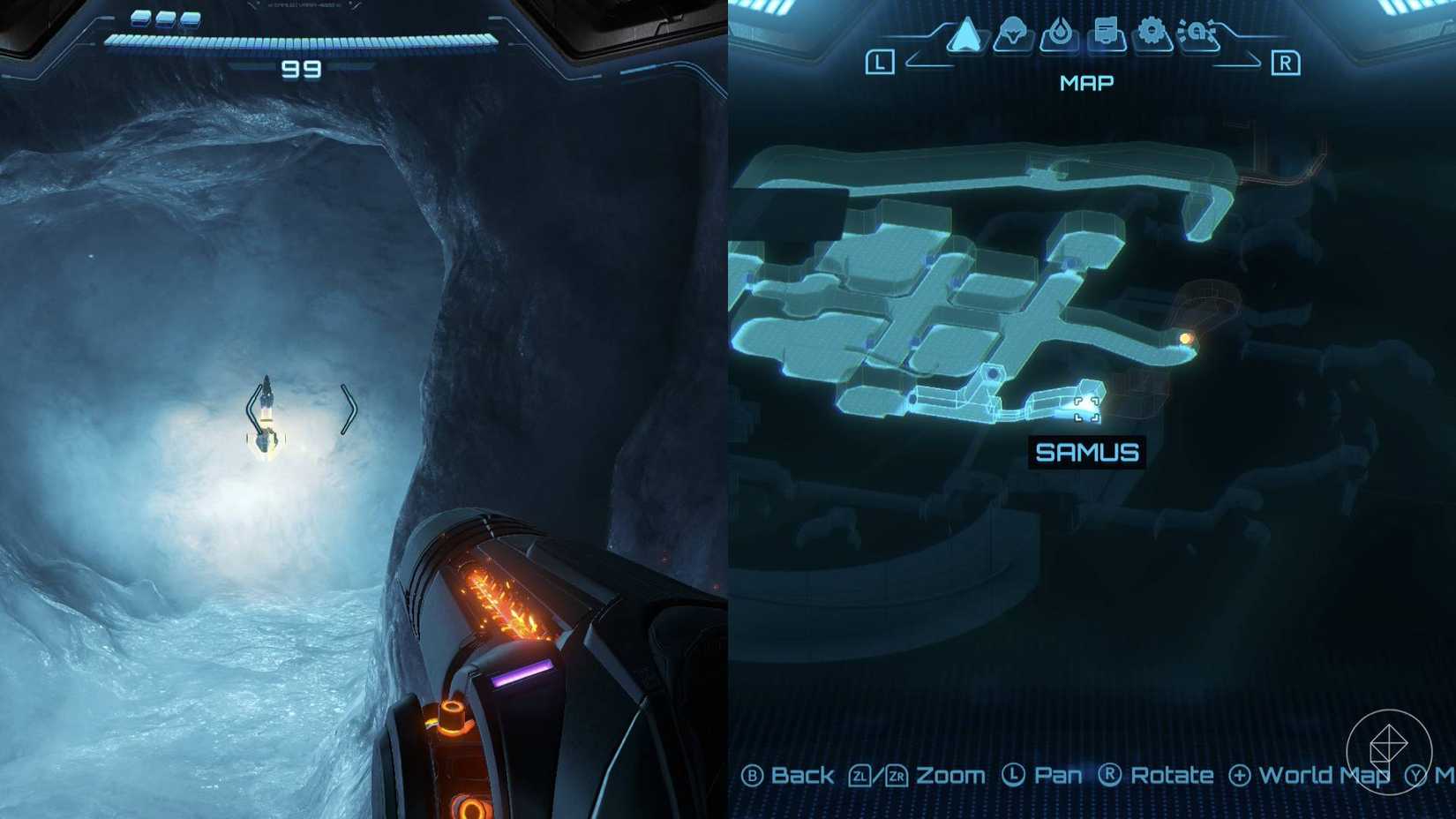Trigger the Rotate map control
The width and height of the screenshot is (1456, 819).
click(1174, 776)
